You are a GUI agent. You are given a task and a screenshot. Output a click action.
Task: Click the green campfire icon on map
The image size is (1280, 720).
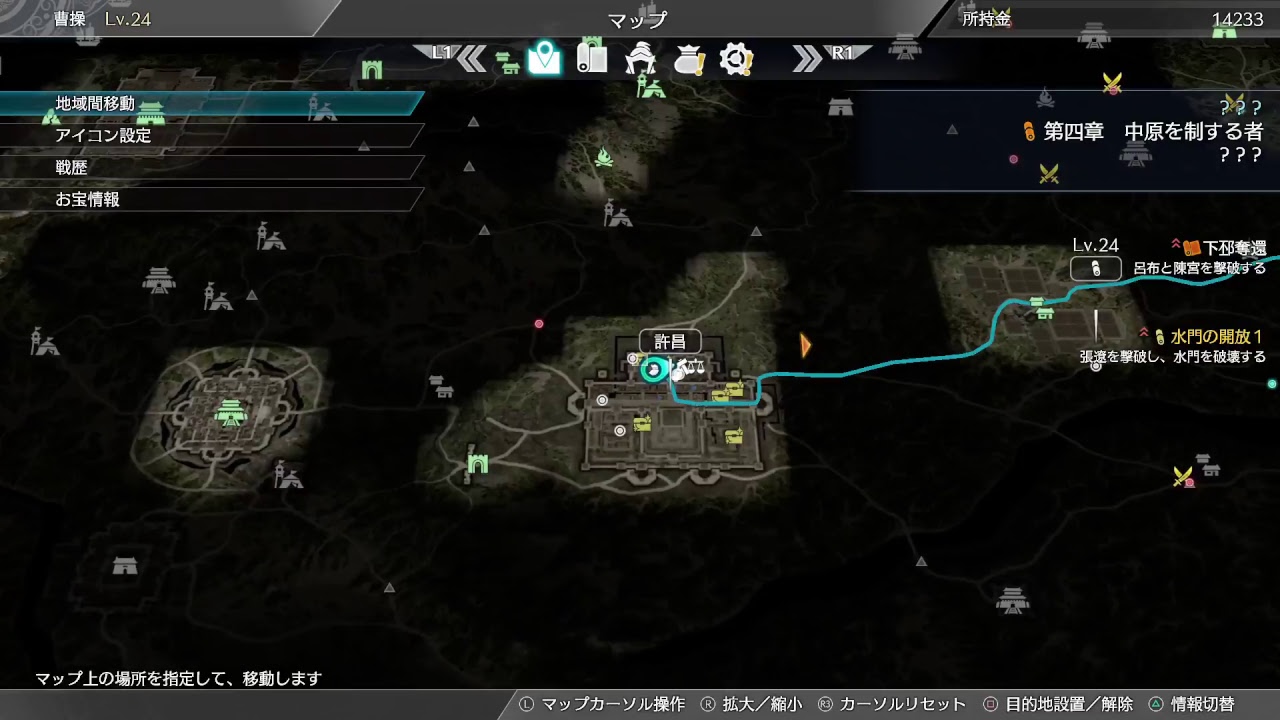pos(603,158)
